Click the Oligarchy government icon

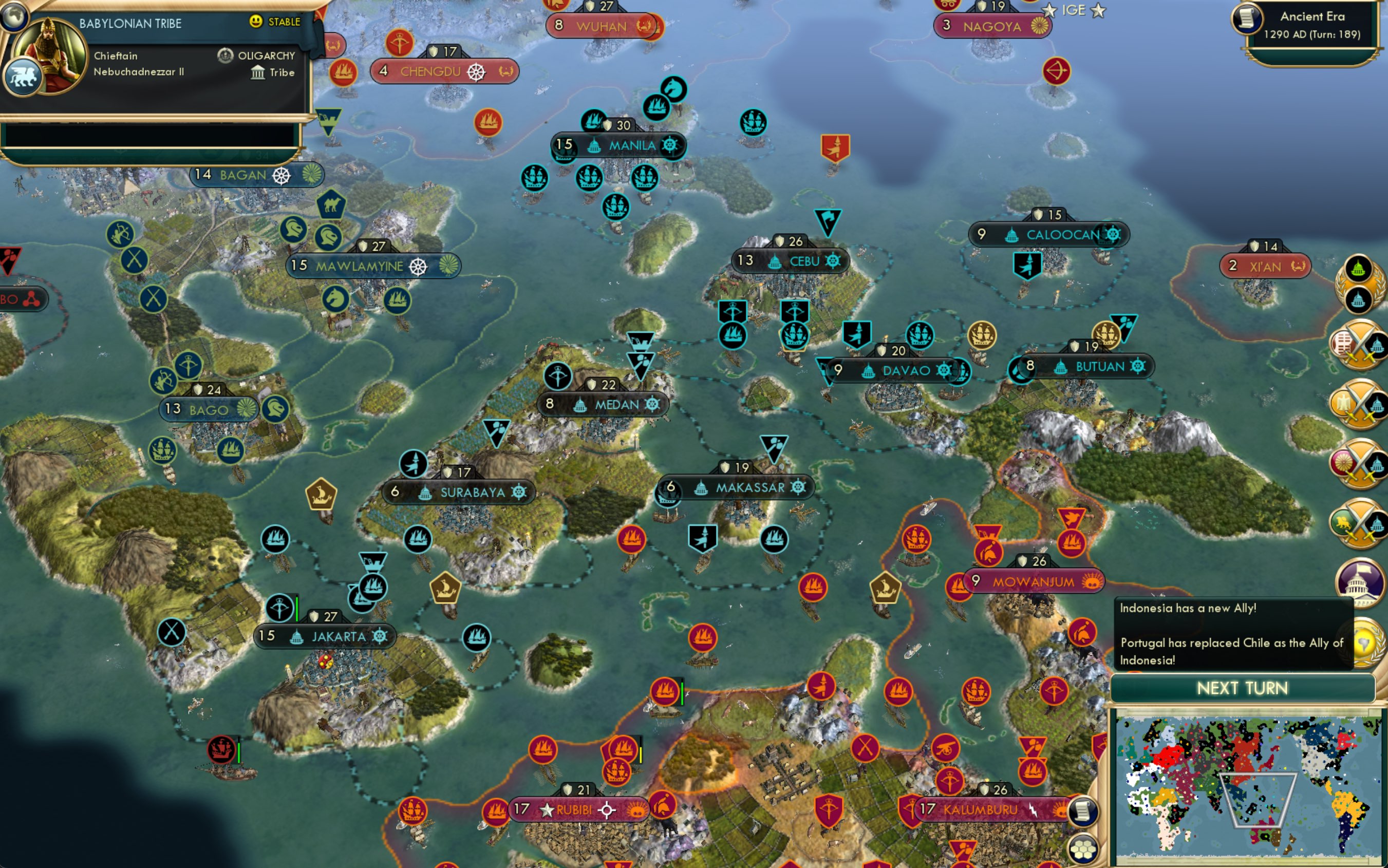tap(224, 55)
